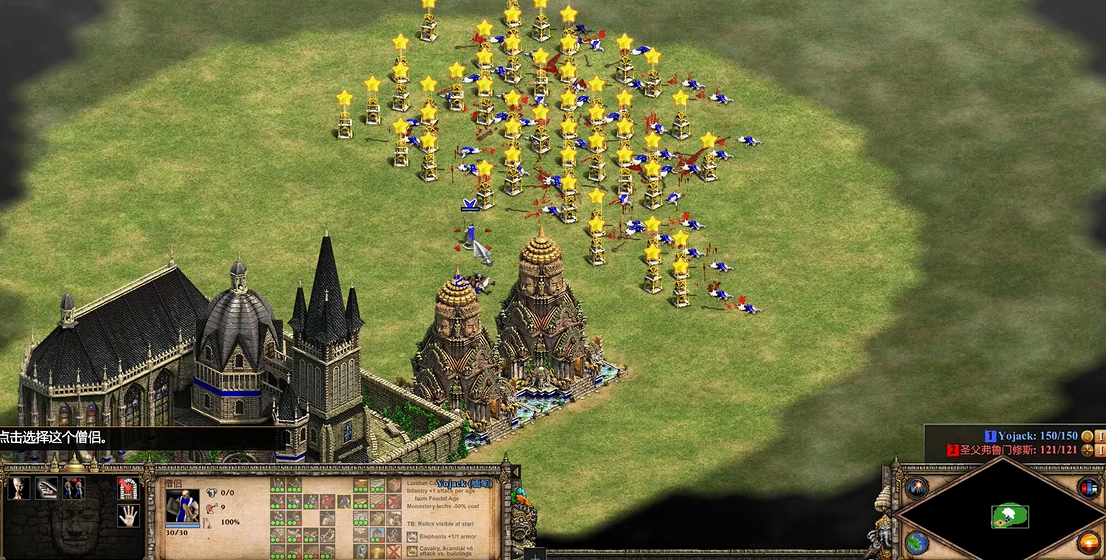
Task: Choose the two-soldiers command icon
Action: tap(73, 488)
